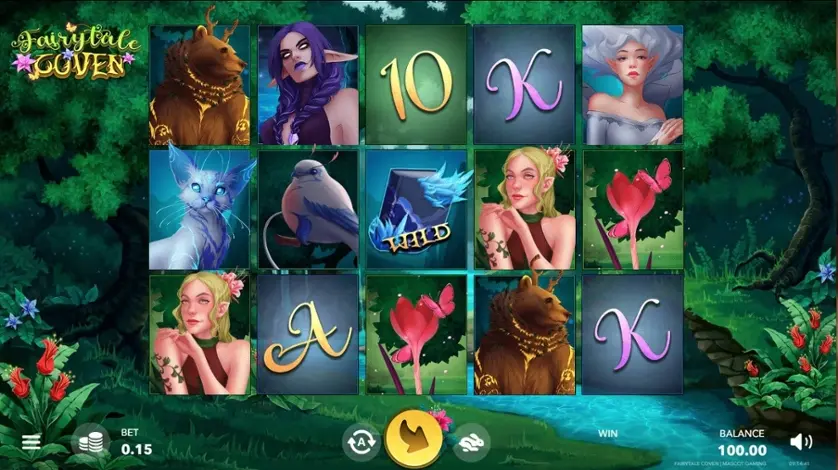Open the hamburger menu
The width and height of the screenshot is (838, 470).
click(31, 442)
